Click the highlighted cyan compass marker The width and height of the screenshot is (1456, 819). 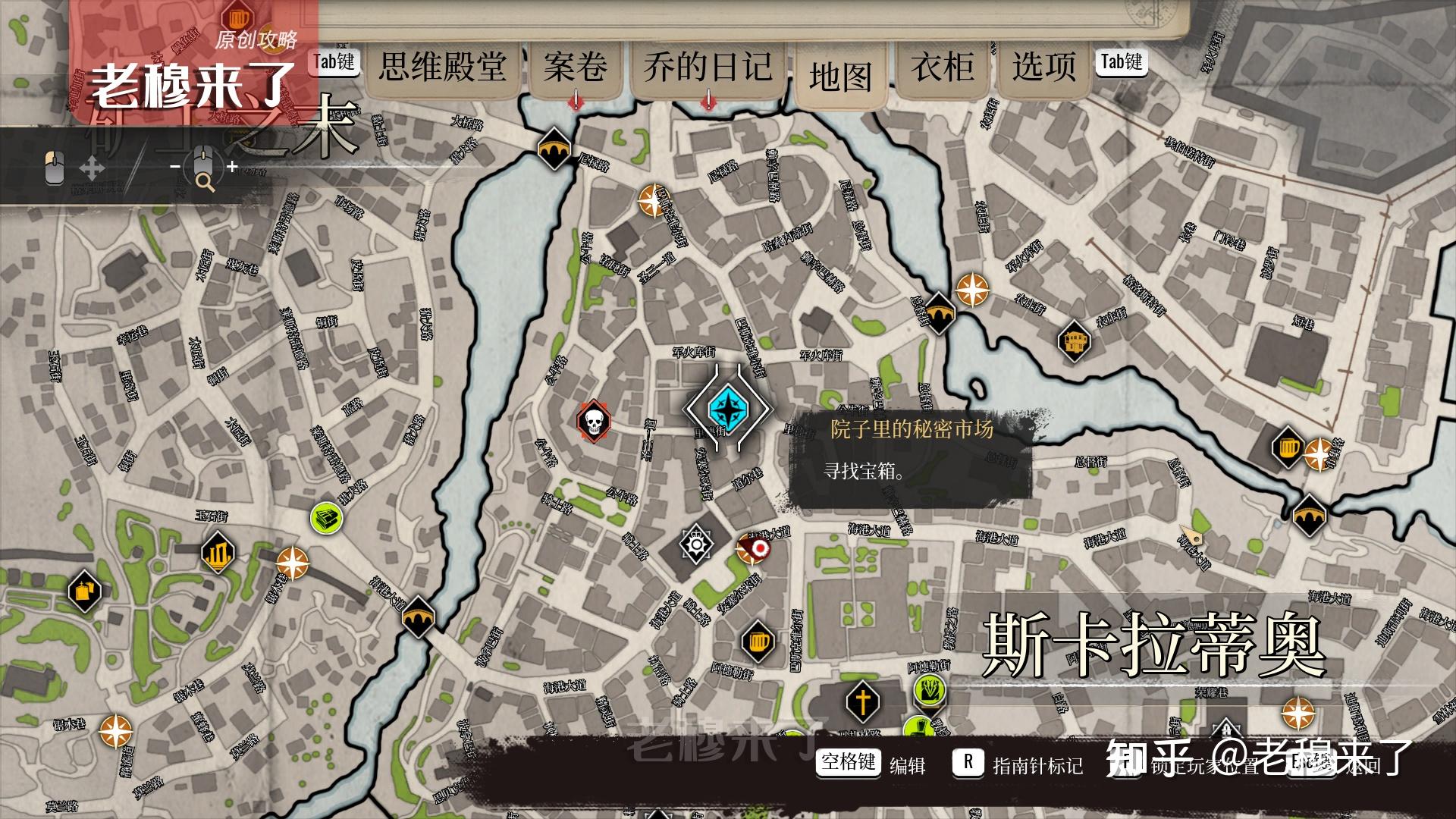click(x=728, y=409)
